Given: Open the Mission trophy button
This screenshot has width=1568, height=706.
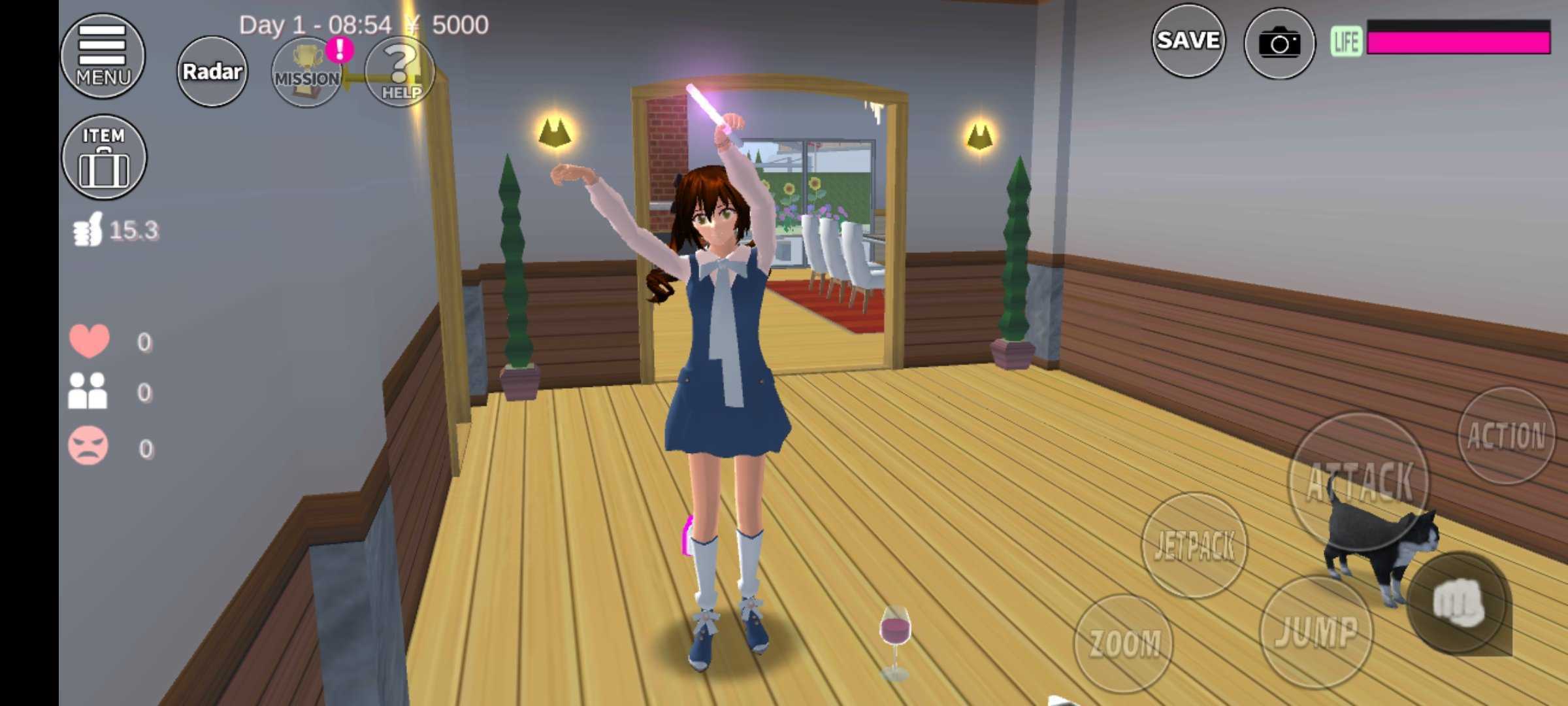Looking at the screenshot, I should [306, 73].
